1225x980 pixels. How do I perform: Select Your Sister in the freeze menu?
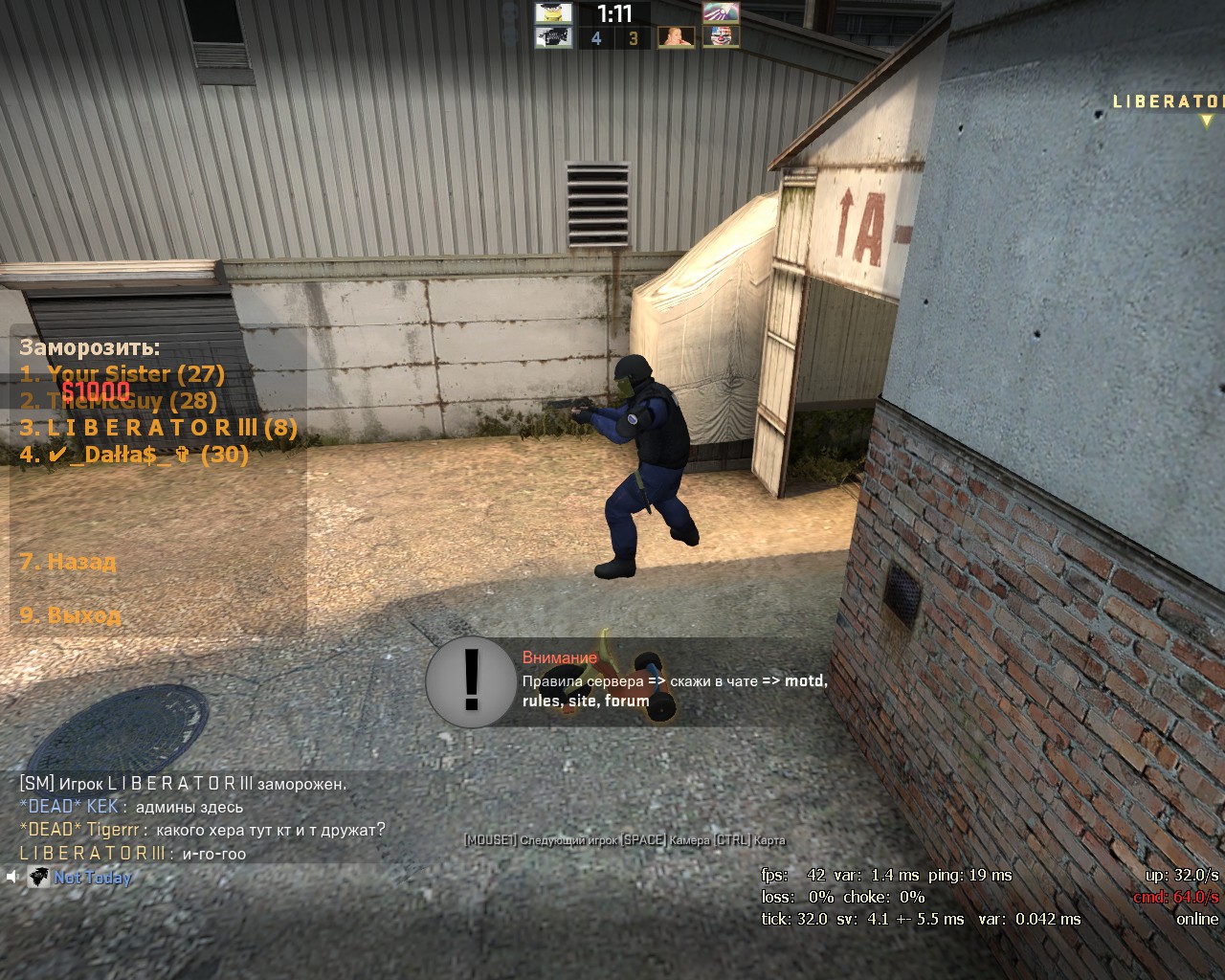pyautogui.click(x=122, y=373)
